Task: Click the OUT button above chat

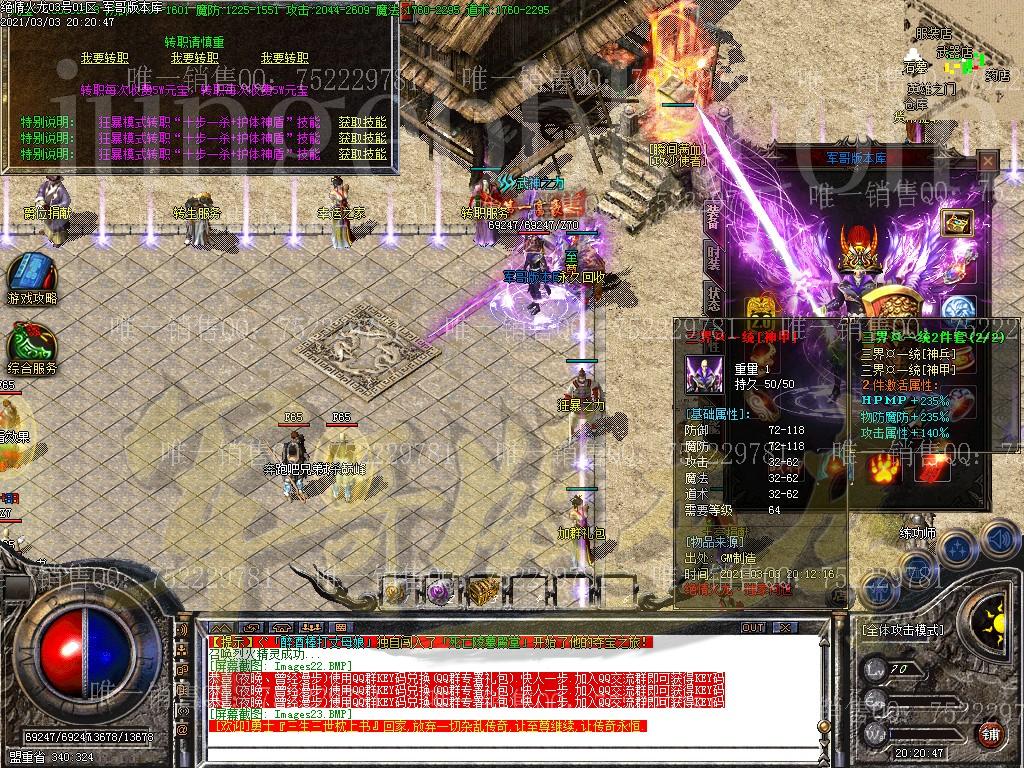Action: click(752, 628)
